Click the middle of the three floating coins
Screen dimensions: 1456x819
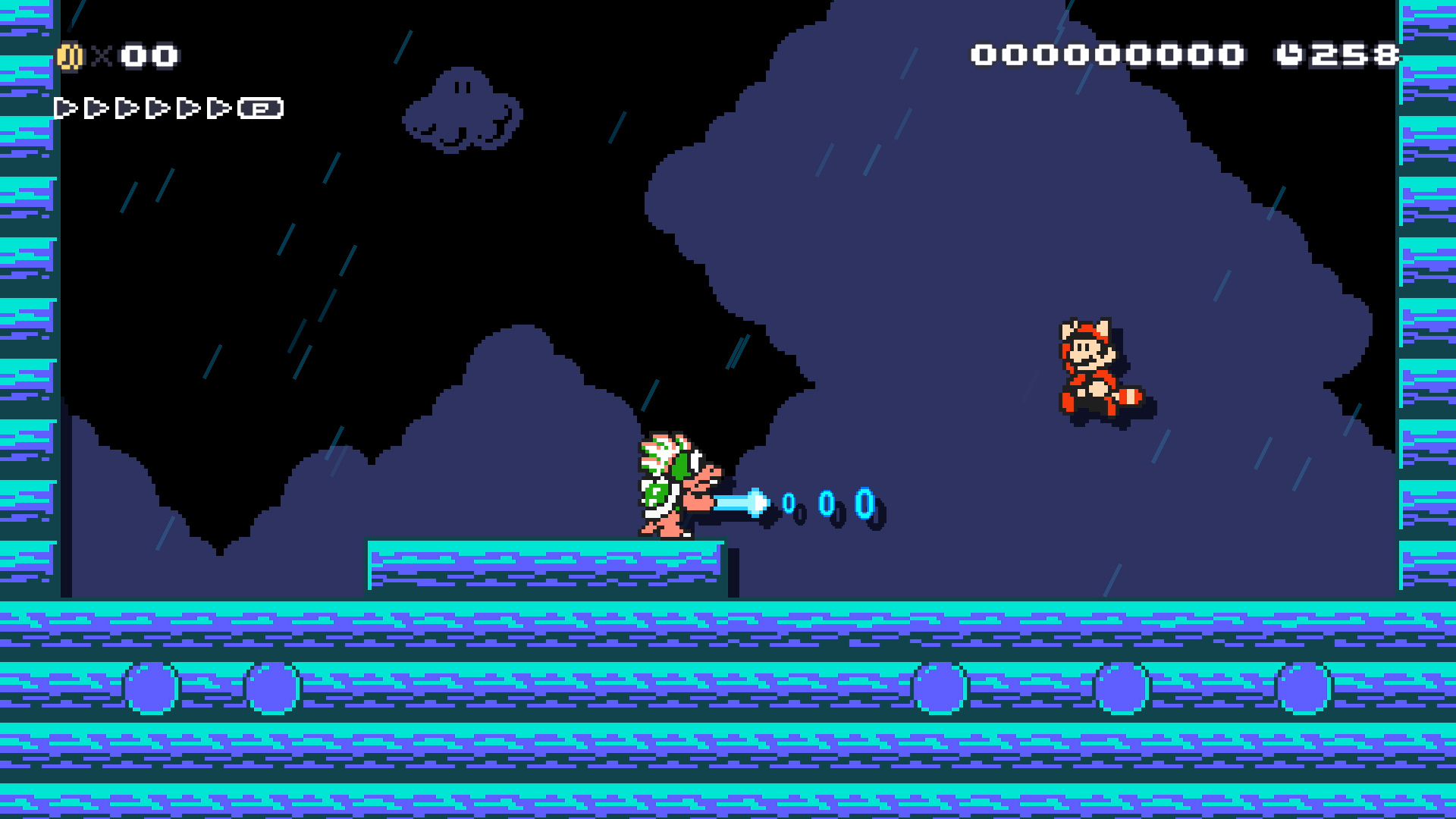tap(828, 505)
